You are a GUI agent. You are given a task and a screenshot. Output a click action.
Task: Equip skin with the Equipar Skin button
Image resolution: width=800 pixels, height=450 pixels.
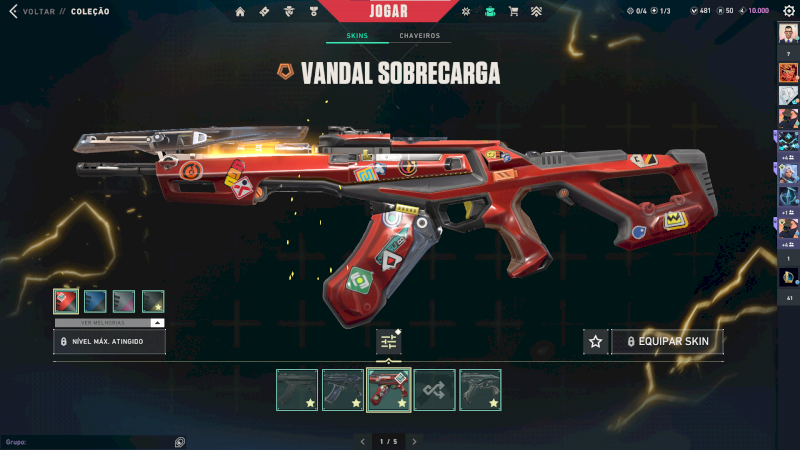(667, 342)
